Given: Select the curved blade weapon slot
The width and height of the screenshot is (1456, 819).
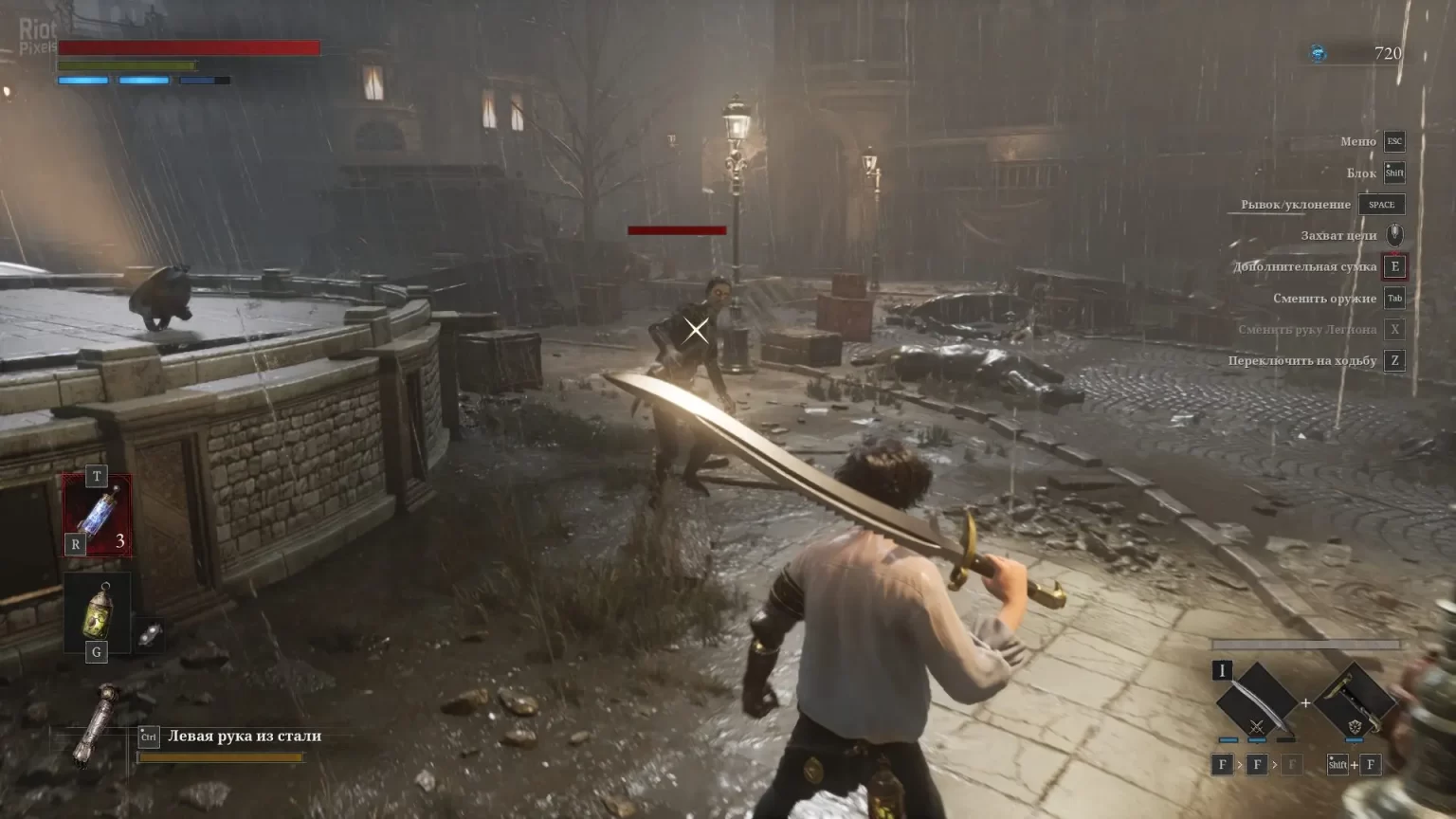Looking at the screenshot, I should click(x=1256, y=702).
